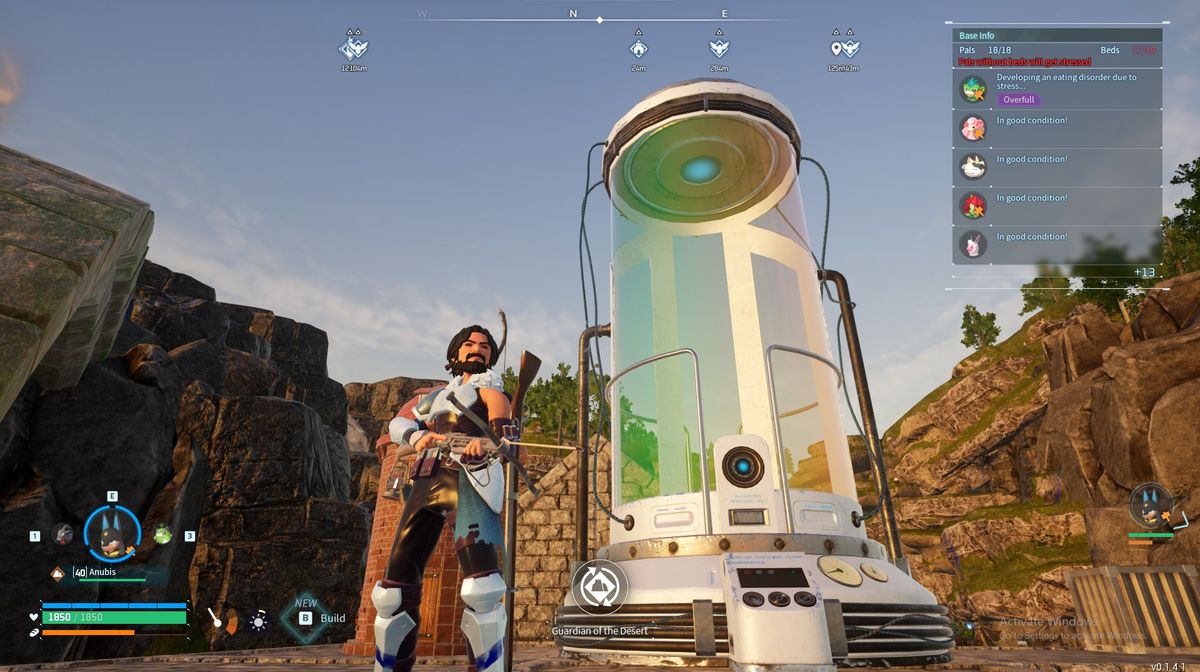Select the Anubis pal portrait
Viewport: 1200px width, 672px height.
tap(111, 534)
